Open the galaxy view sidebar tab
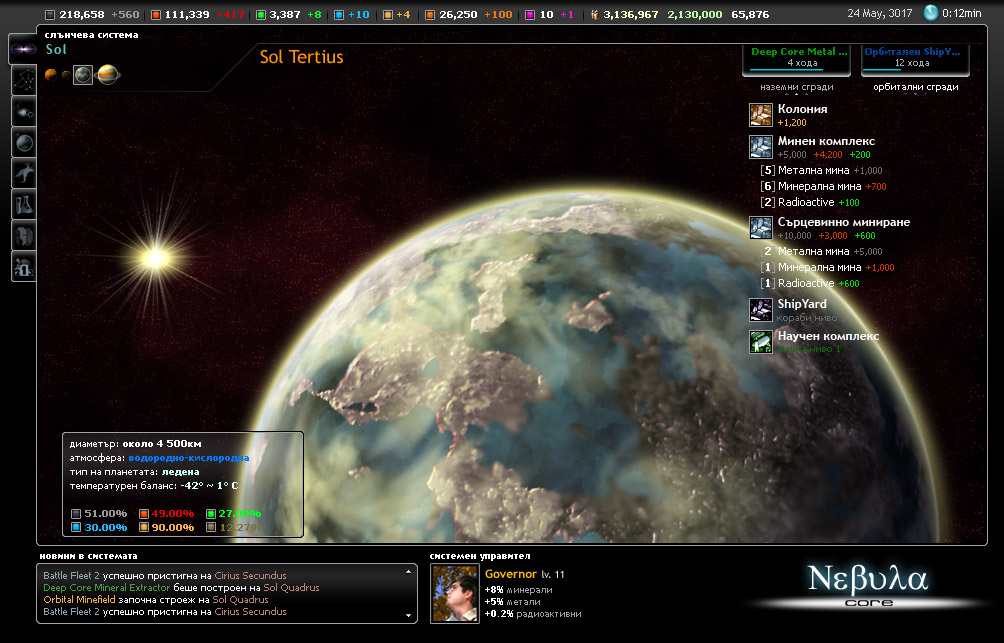Screen dimensions: 1004x643 tap(23, 50)
